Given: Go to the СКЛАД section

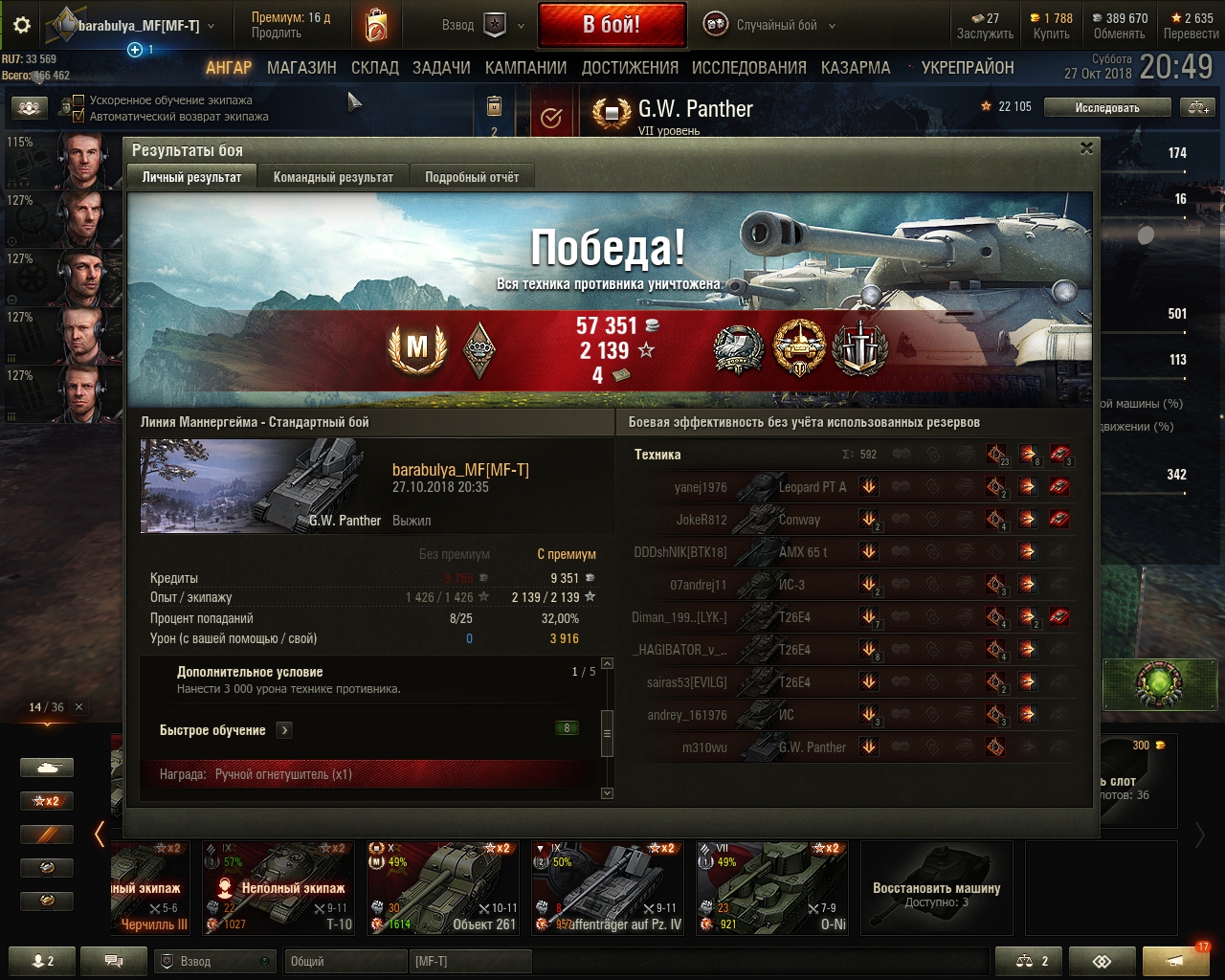Looking at the screenshot, I should pos(375,68).
